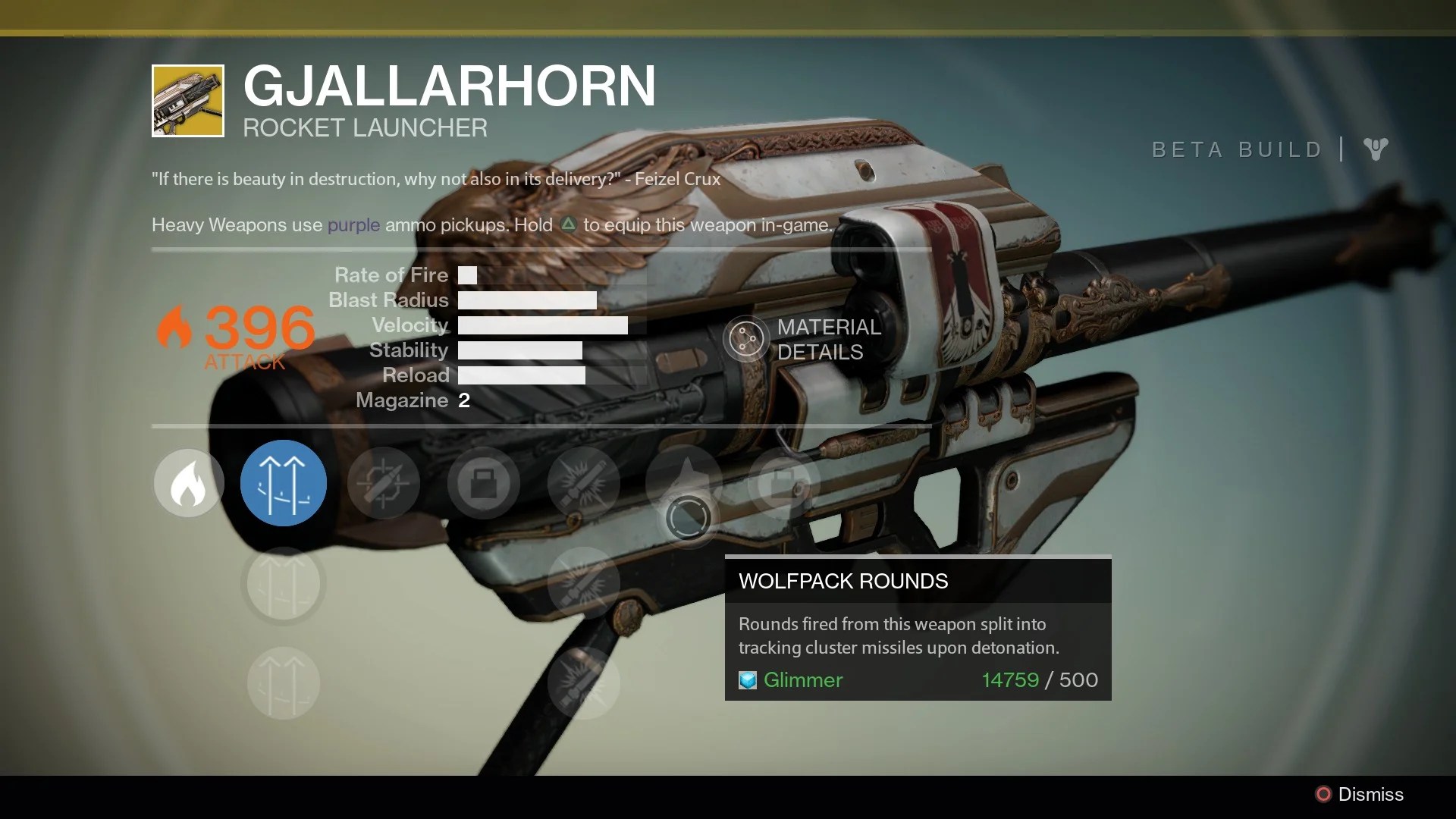Click the Glimmer cube currency icon

[x=747, y=680]
